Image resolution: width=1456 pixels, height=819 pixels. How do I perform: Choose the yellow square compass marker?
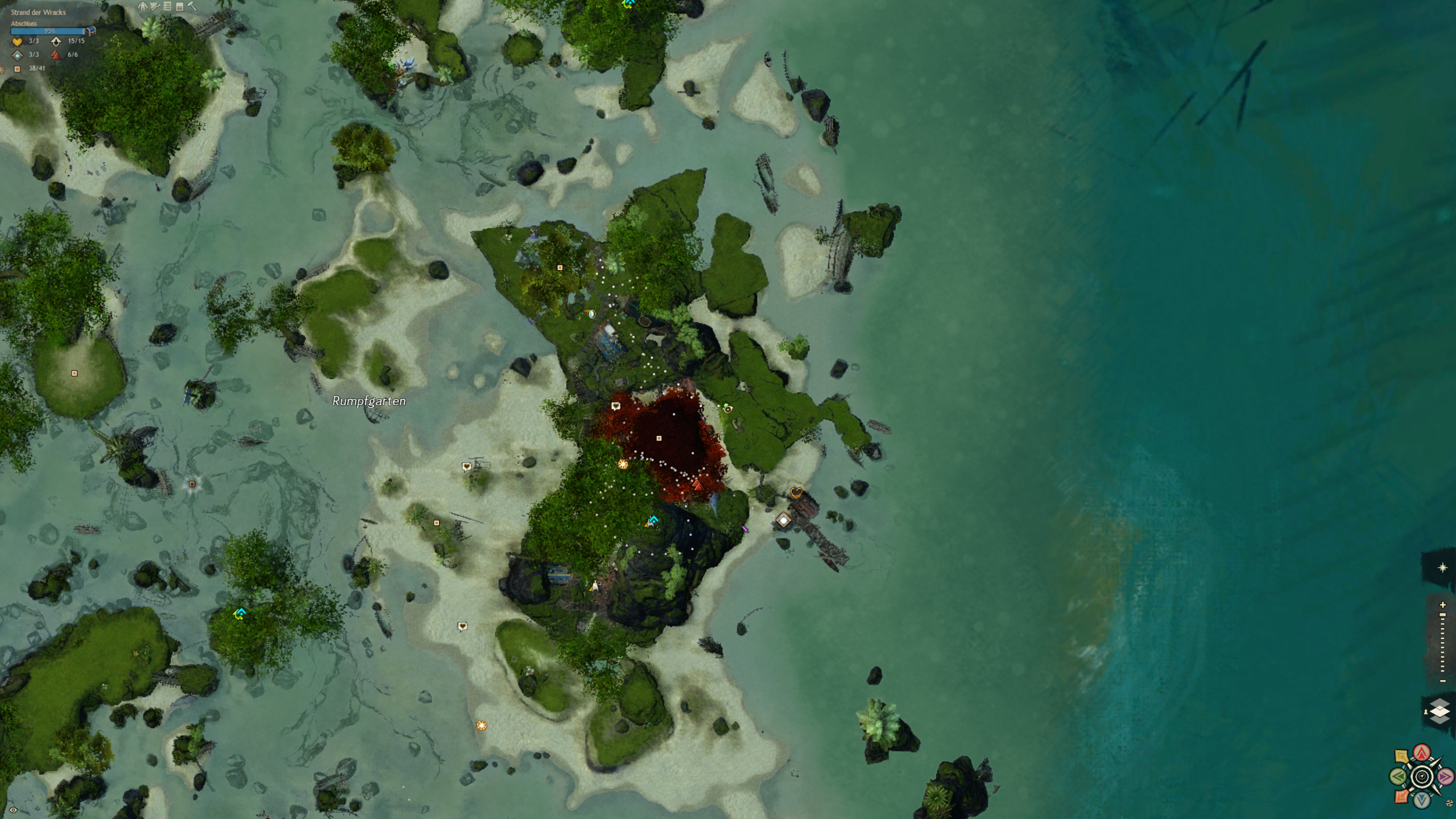[x=1402, y=756]
